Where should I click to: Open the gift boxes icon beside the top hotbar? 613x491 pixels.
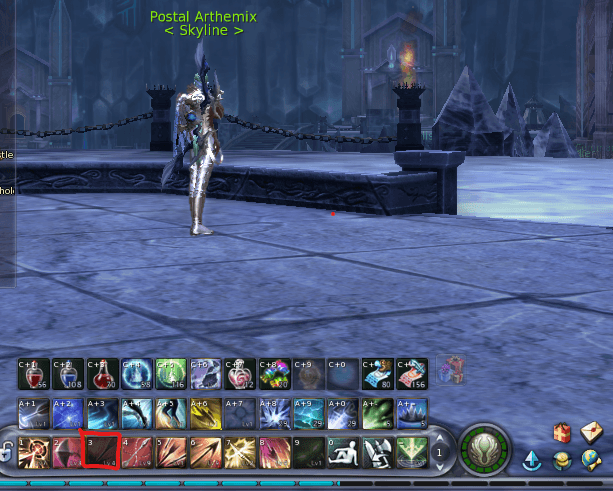coord(450,371)
